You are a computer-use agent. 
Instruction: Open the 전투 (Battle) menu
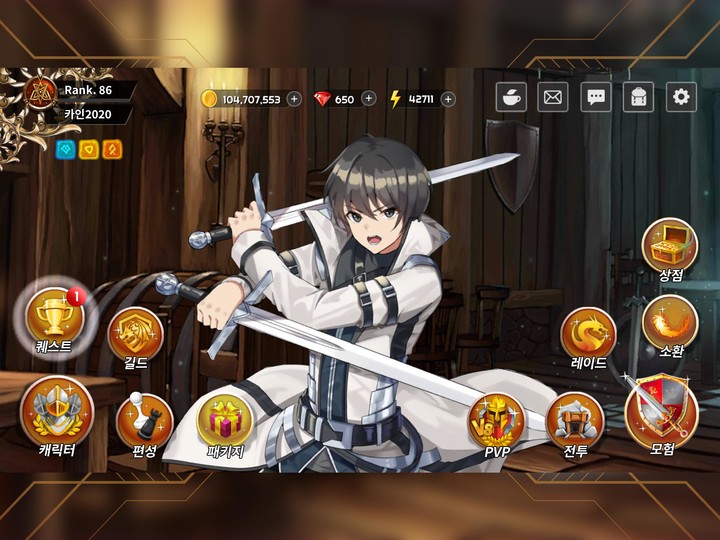click(x=575, y=421)
